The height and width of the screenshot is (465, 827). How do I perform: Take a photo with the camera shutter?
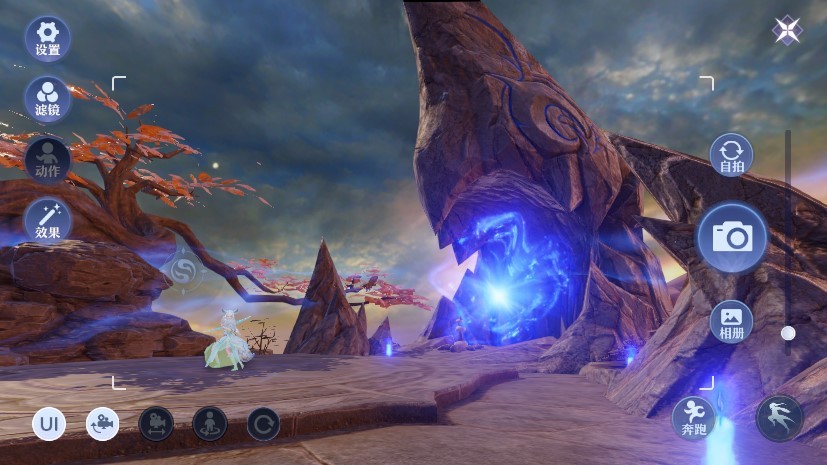tap(732, 238)
